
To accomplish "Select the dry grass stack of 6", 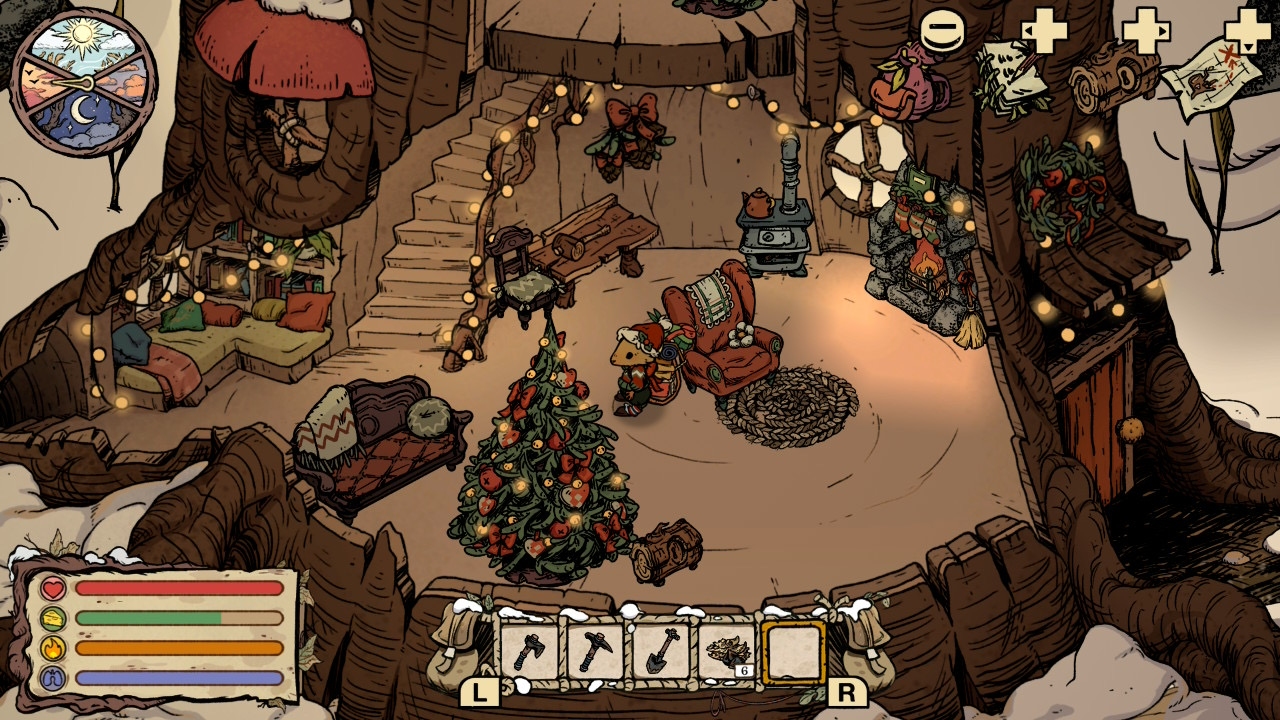I will coord(726,652).
